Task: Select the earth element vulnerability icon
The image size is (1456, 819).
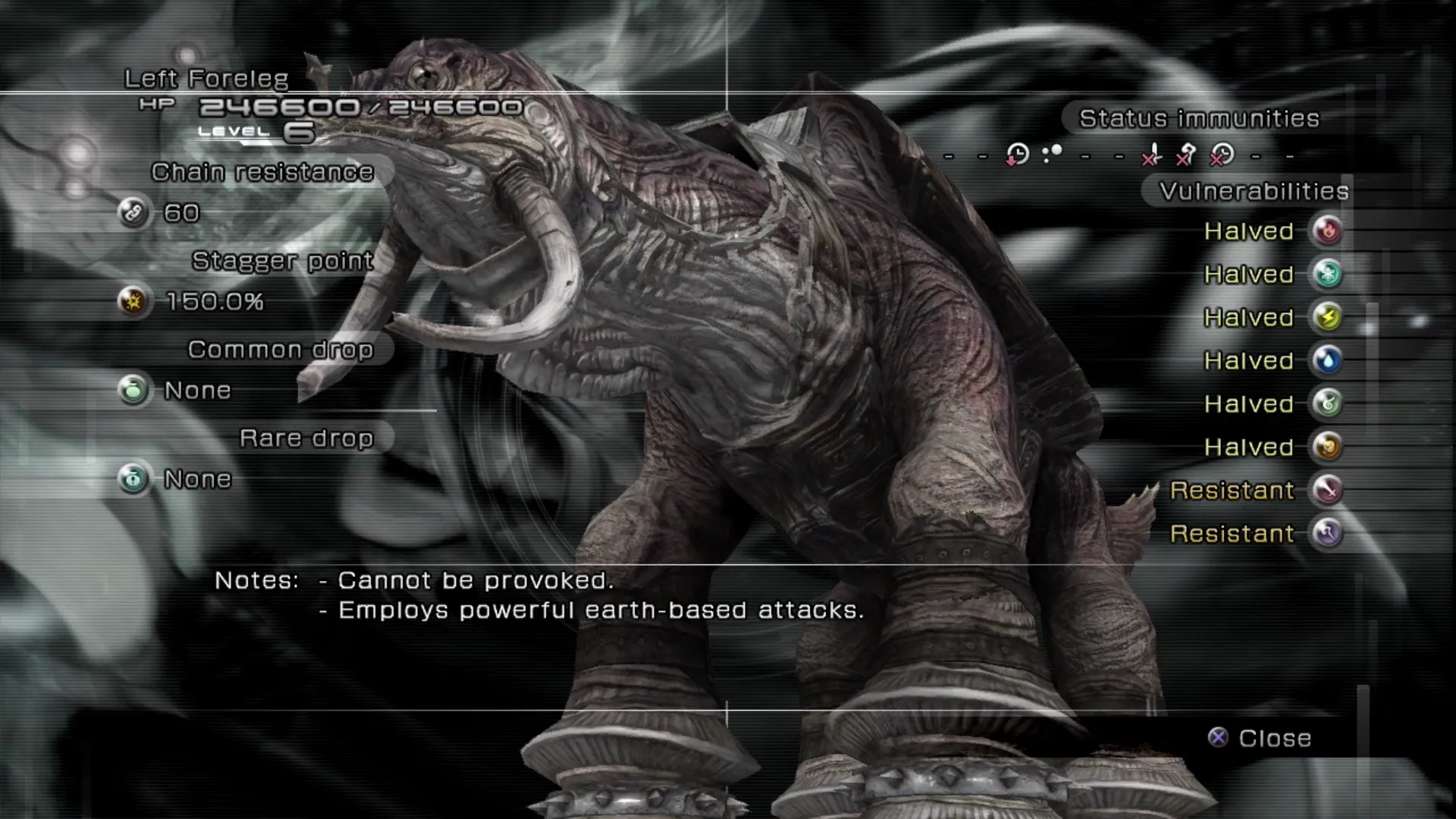Action: tap(1327, 447)
